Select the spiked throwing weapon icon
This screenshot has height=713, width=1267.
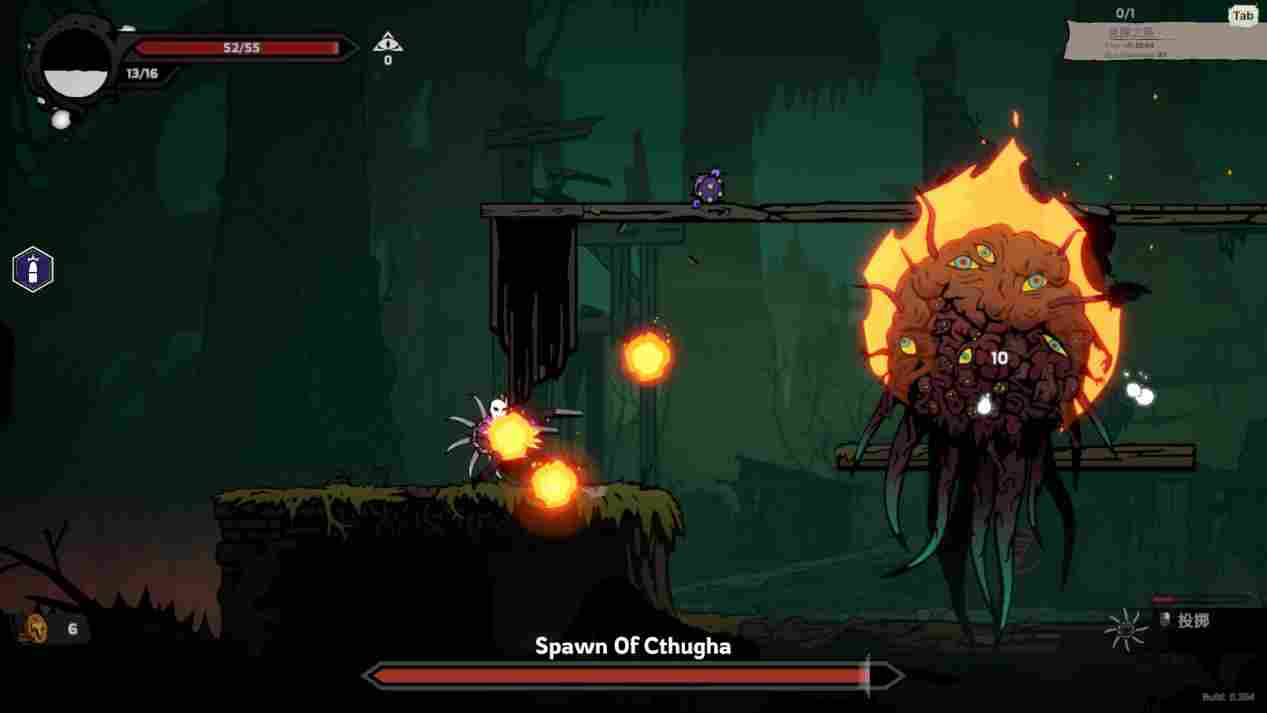tap(1126, 628)
